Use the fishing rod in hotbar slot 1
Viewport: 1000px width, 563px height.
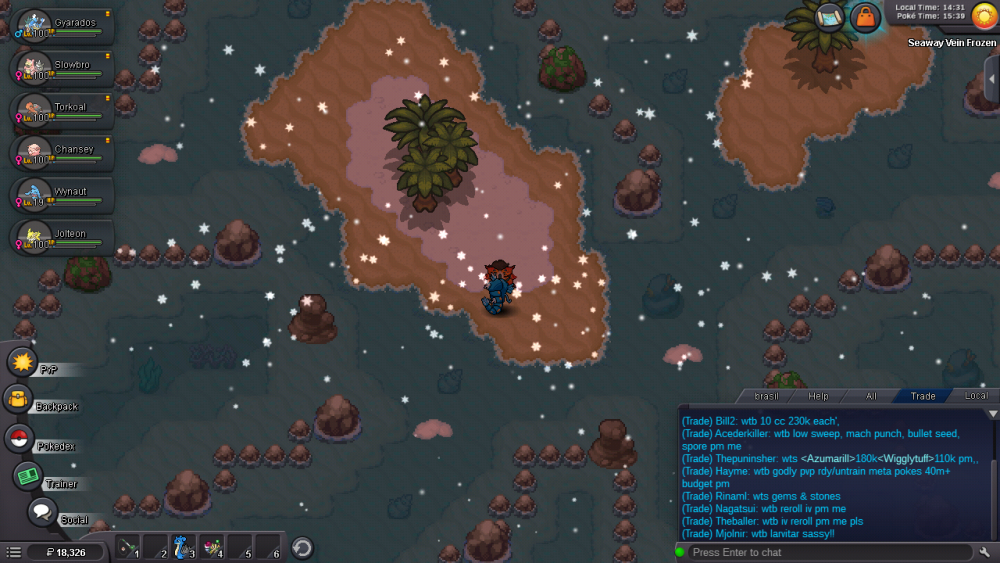tap(127, 547)
